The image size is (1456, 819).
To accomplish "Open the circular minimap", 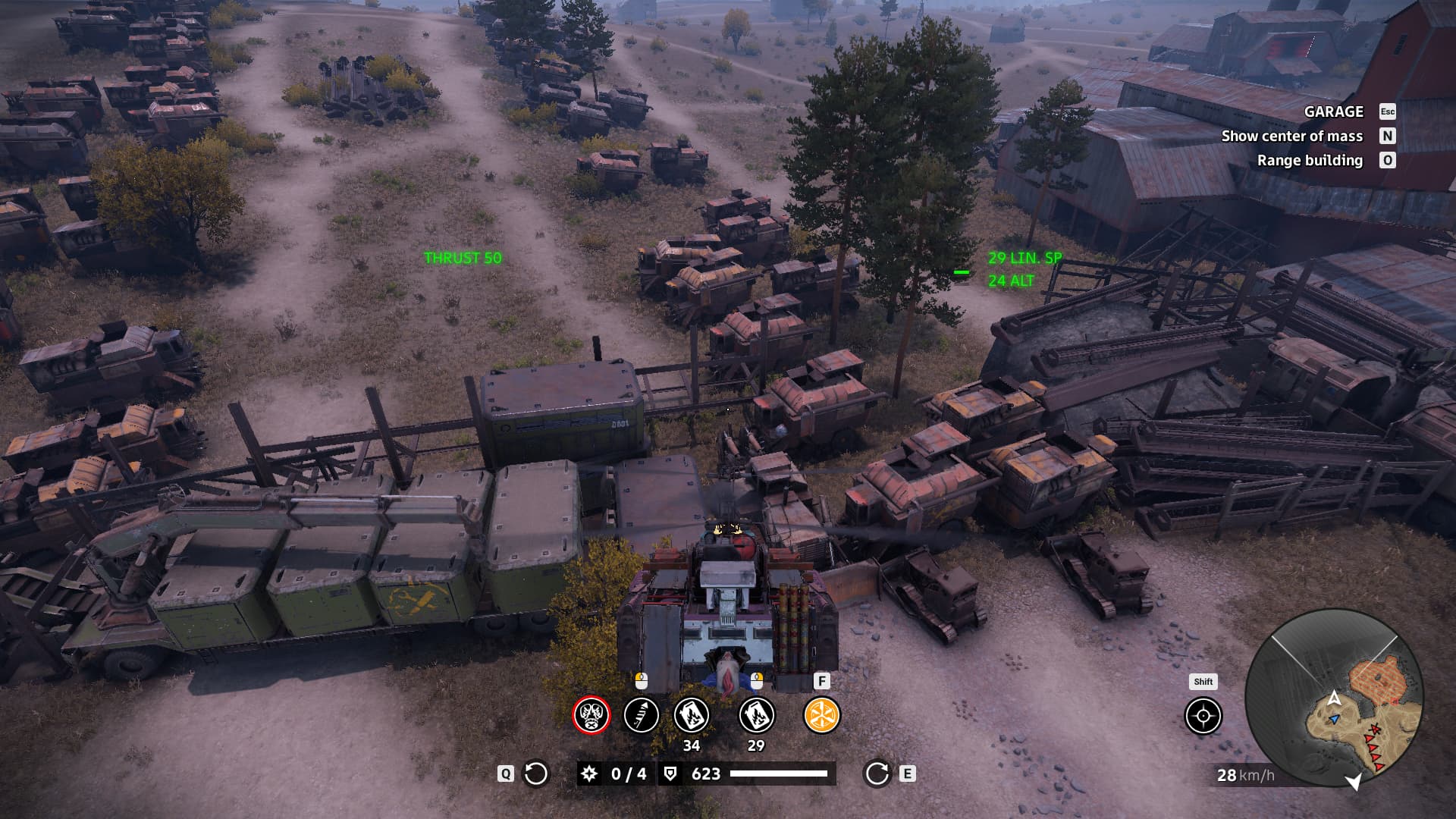I will point(1334,698).
